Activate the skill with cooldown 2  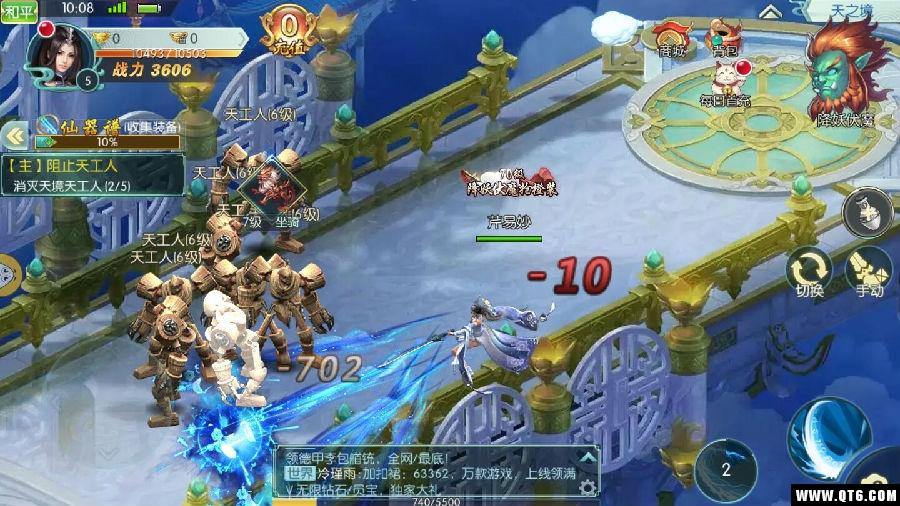coord(726,469)
